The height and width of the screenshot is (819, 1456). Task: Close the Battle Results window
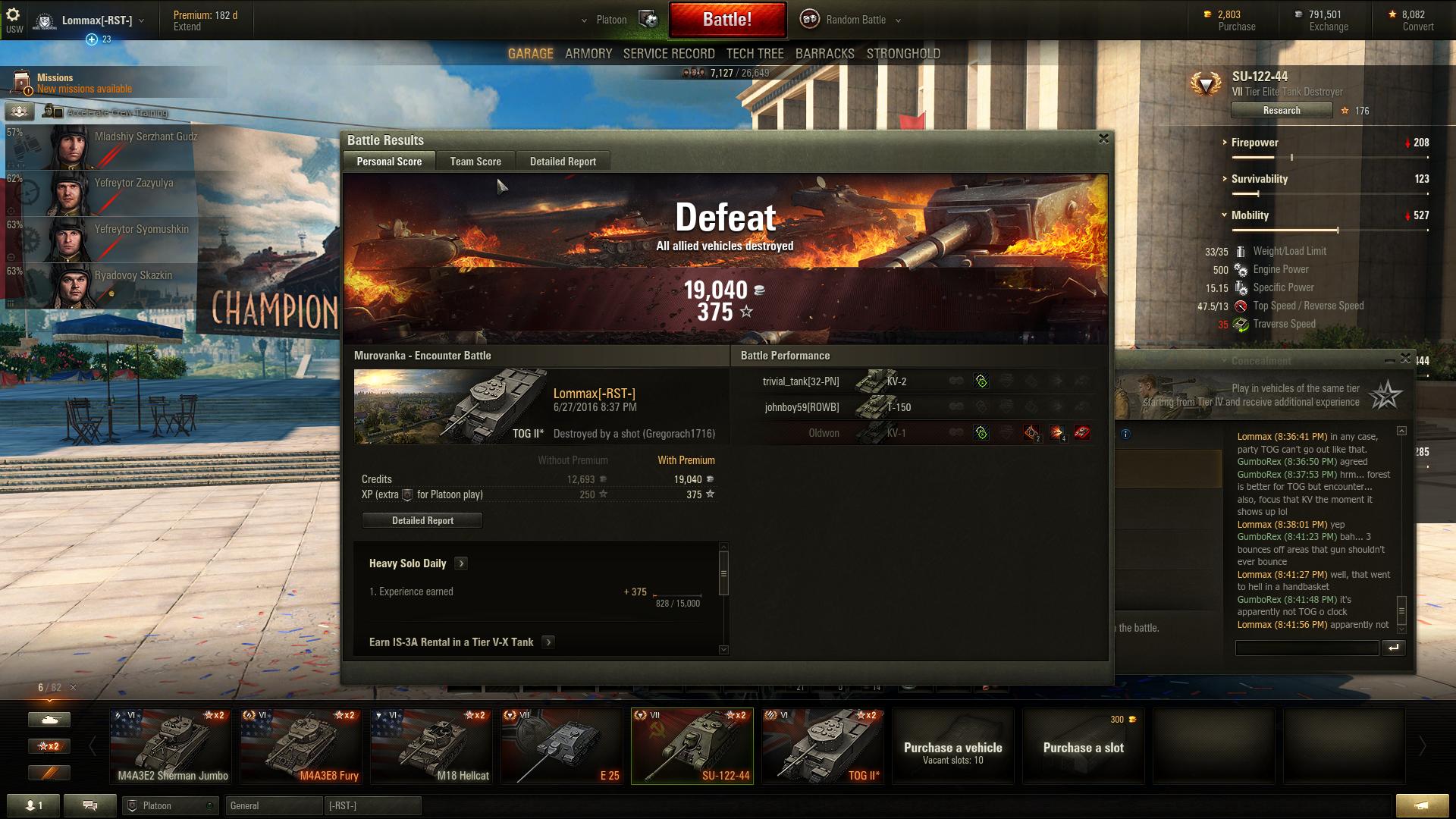[1103, 139]
